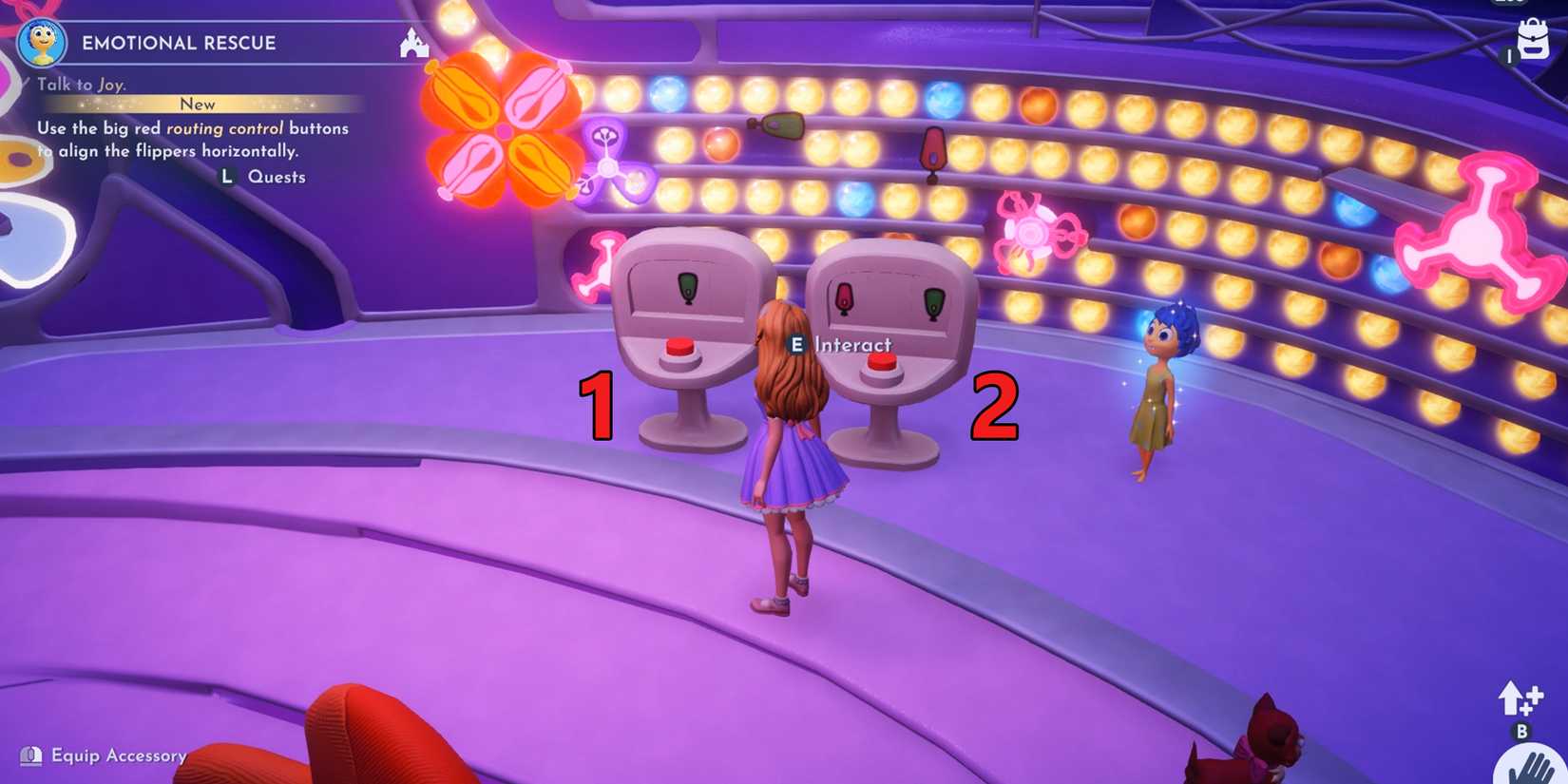
Task: Click the icon beside Equip Accessory
Action: pos(33,755)
